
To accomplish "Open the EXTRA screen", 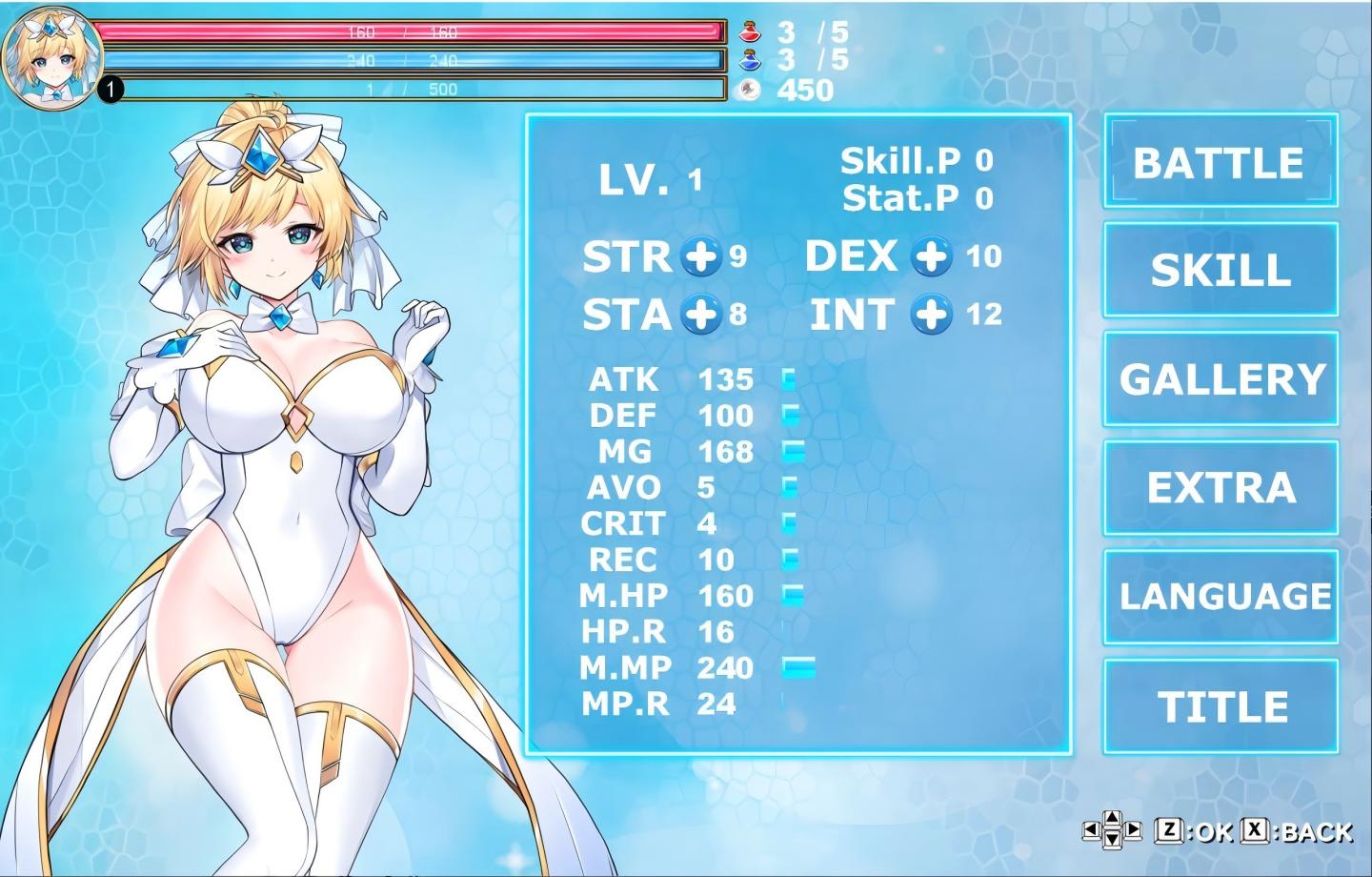I will 1220,488.
